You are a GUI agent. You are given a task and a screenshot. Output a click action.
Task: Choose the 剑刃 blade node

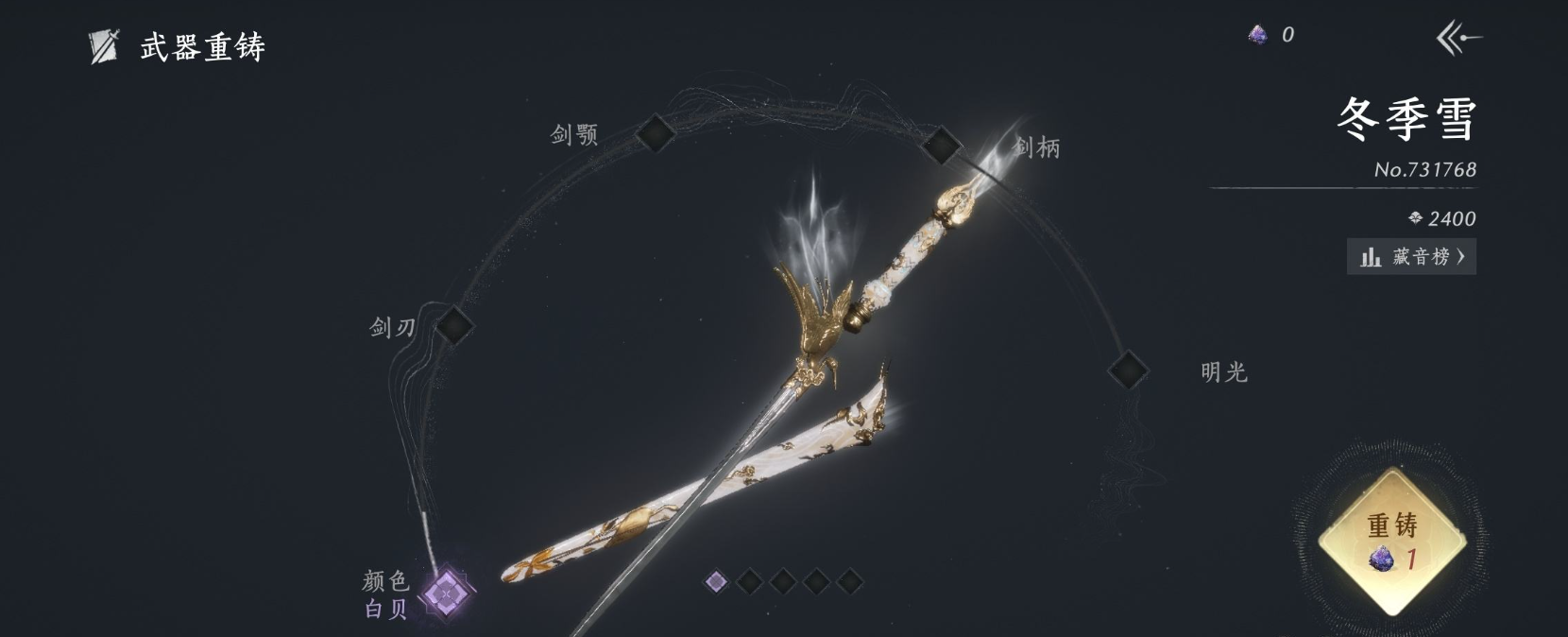point(453,325)
